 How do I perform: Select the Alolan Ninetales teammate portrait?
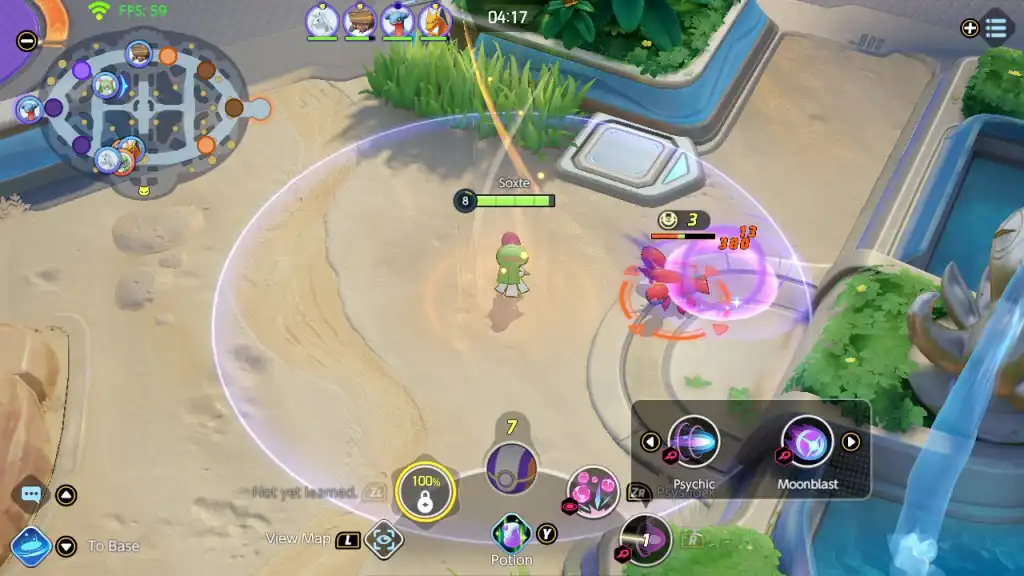pos(322,20)
